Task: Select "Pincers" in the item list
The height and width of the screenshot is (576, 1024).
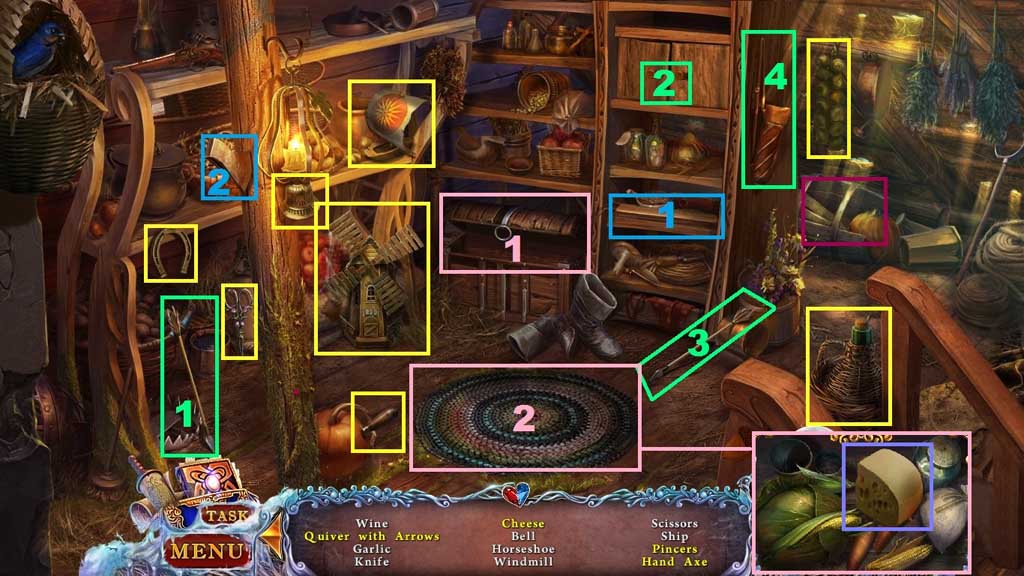Action: tap(674, 549)
